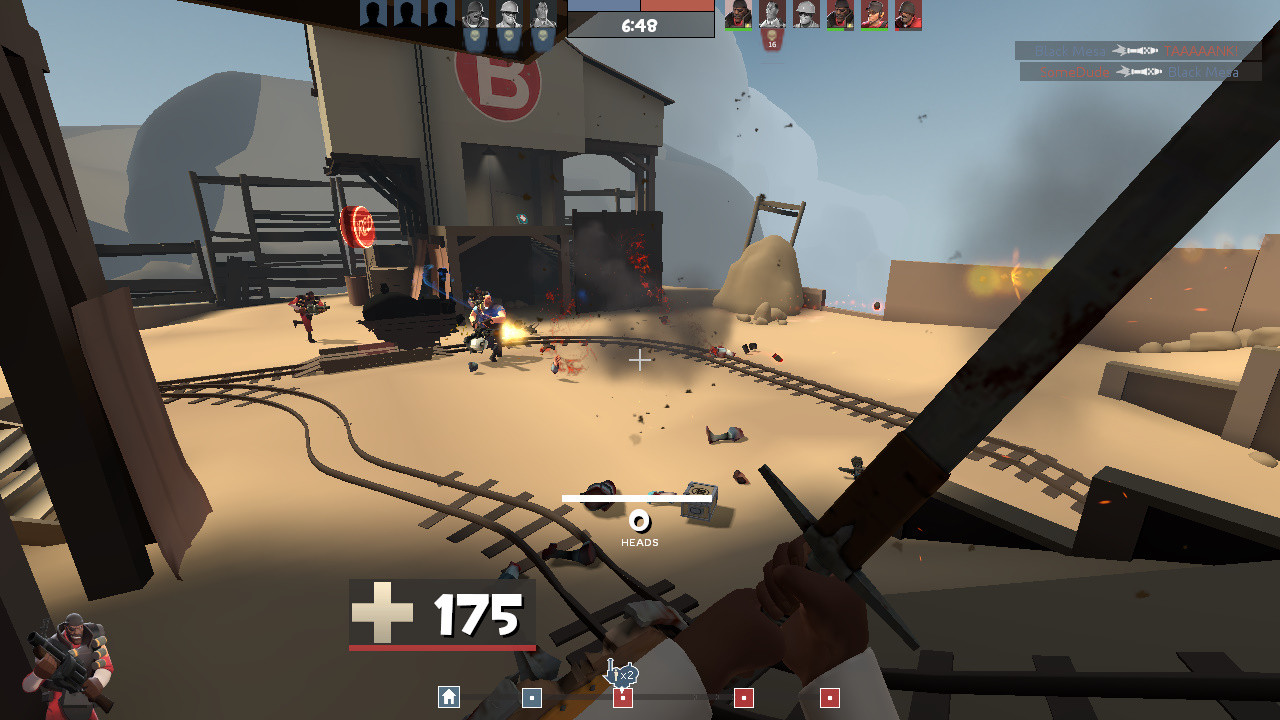Click the 6:48 round timer
The height and width of the screenshot is (720, 1280).
639,24
